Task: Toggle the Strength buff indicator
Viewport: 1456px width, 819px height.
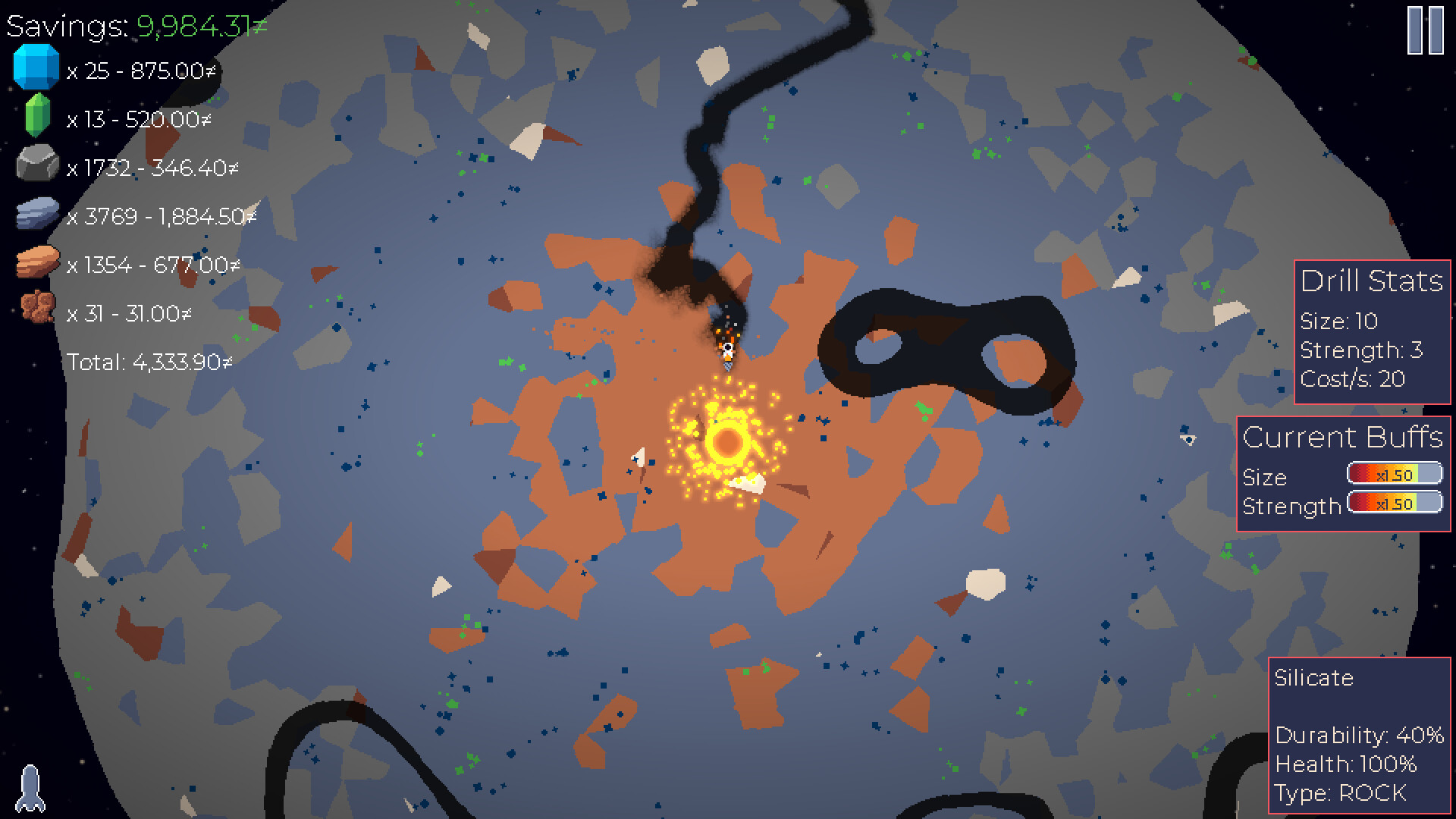Action: (x=1394, y=502)
